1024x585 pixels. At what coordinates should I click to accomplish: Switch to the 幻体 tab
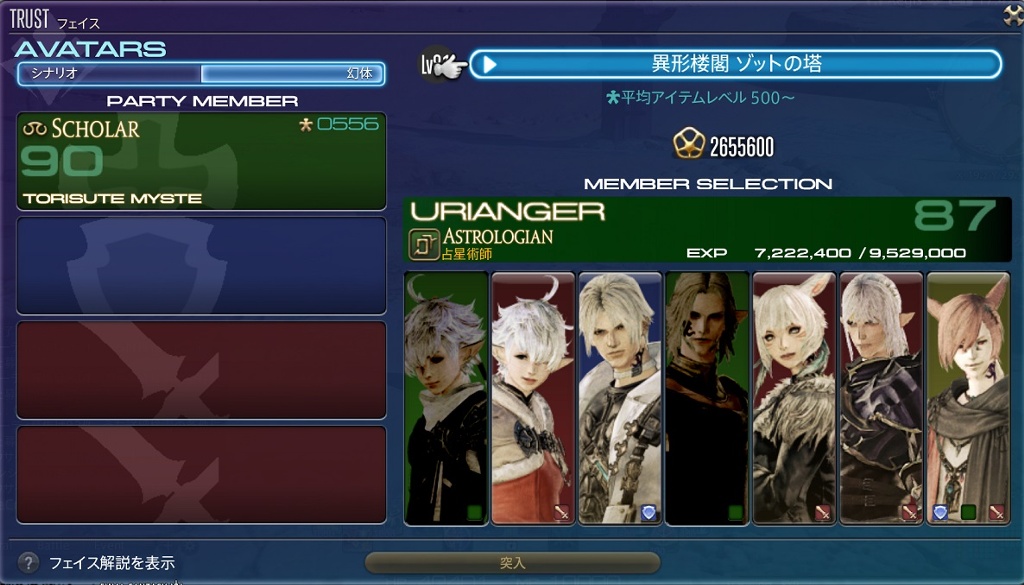(x=292, y=73)
